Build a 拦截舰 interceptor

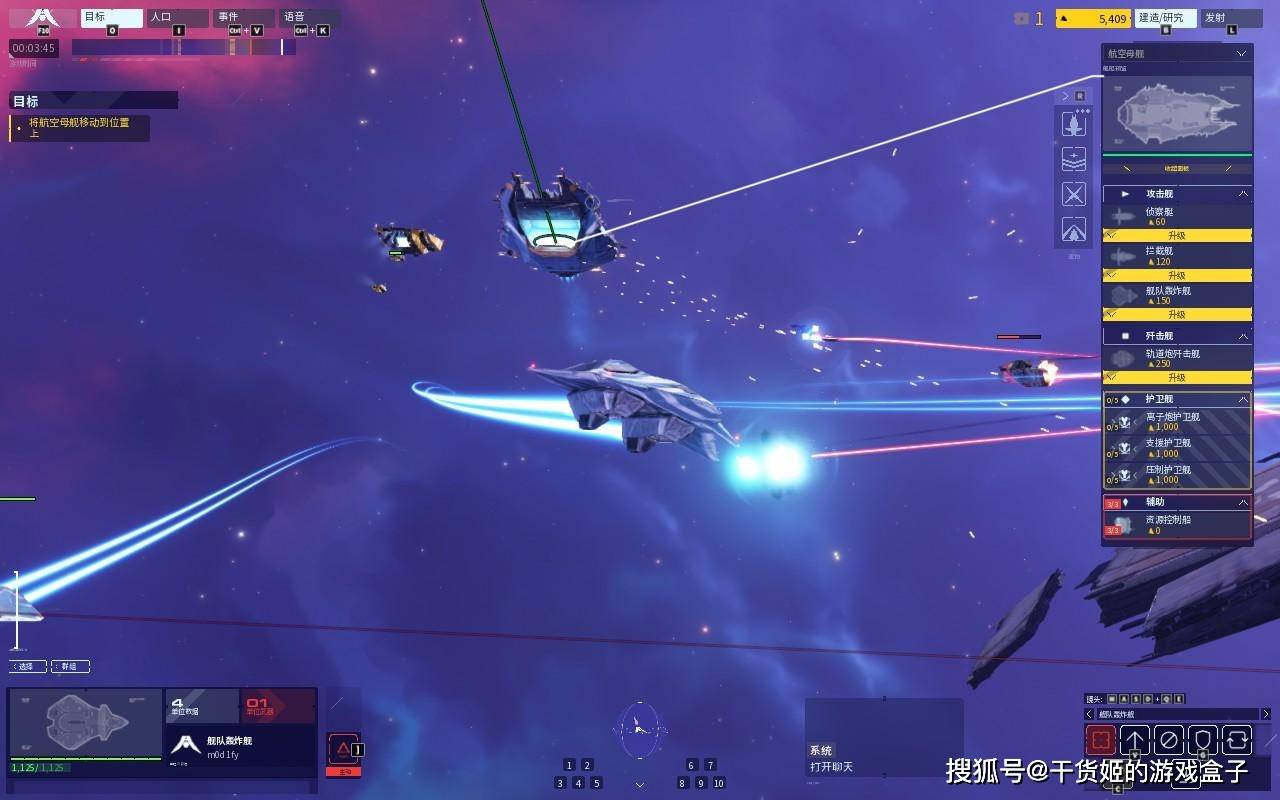pyautogui.click(x=1177, y=256)
